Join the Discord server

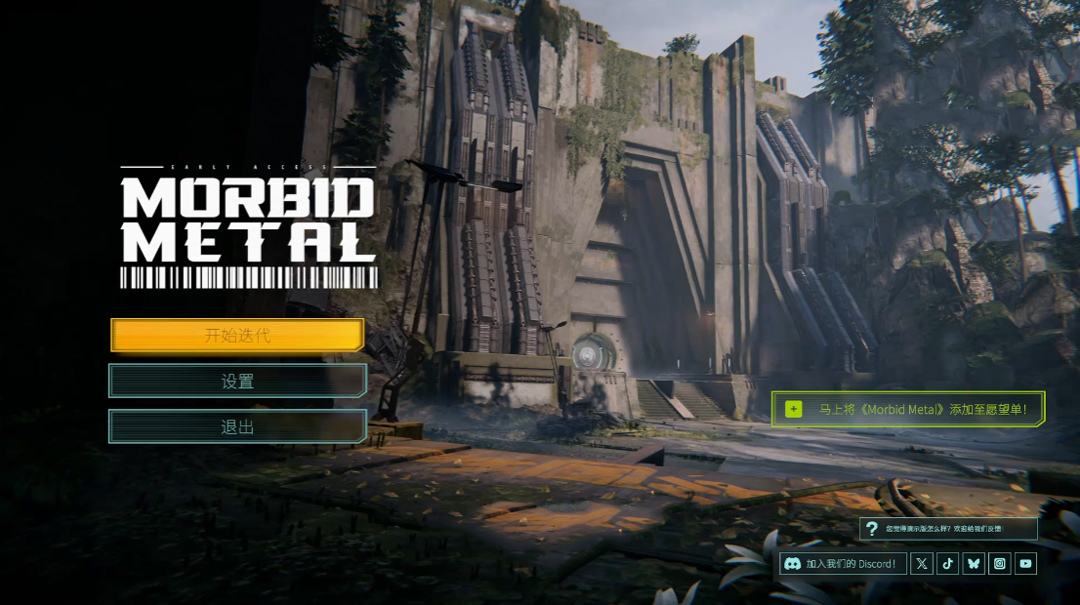coord(843,564)
